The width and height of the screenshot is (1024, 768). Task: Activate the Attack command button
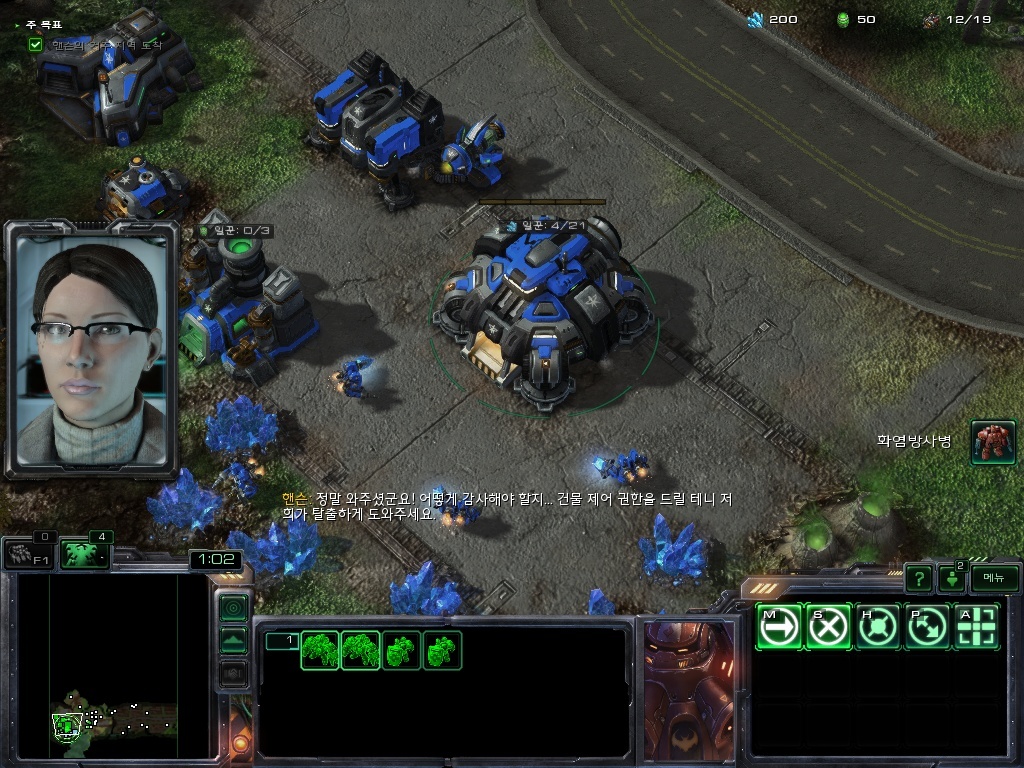point(978,627)
